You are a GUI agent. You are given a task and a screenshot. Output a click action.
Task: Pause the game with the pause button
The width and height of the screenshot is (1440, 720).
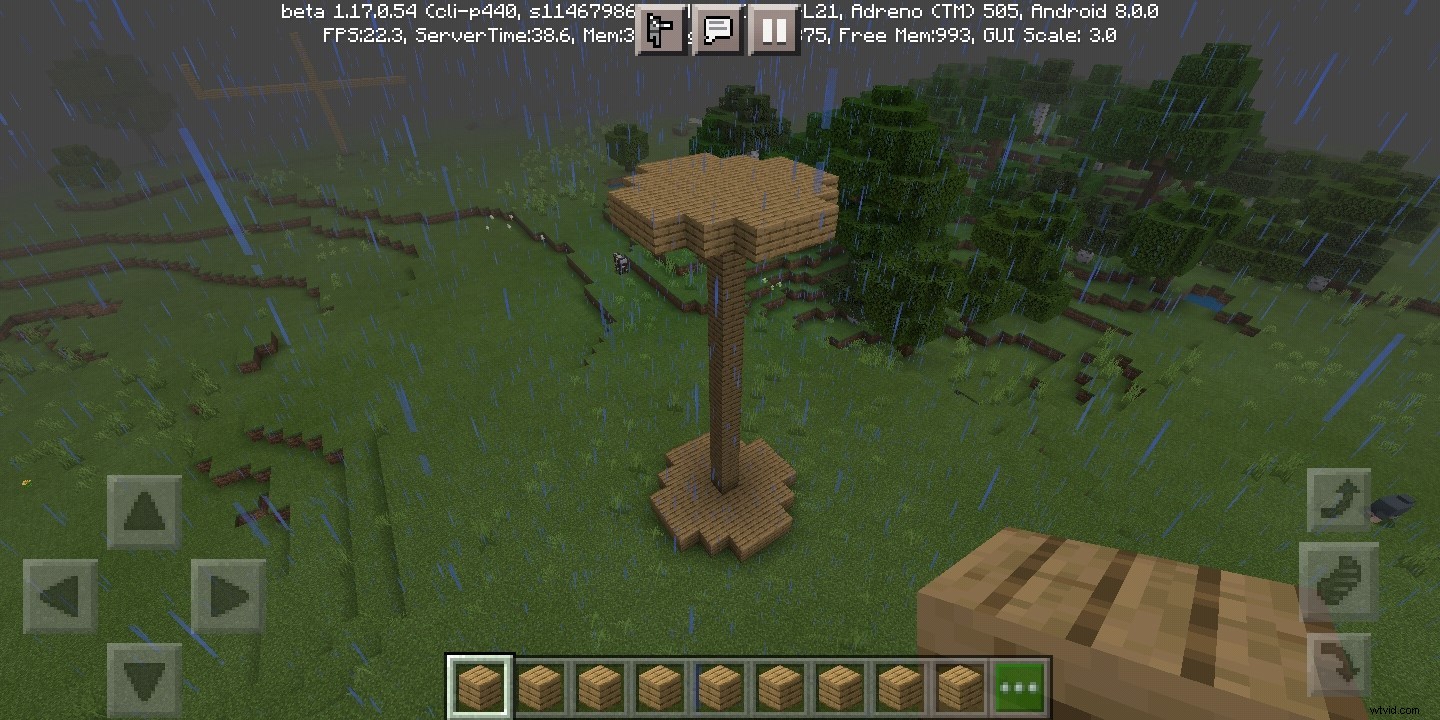[x=773, y=30]
